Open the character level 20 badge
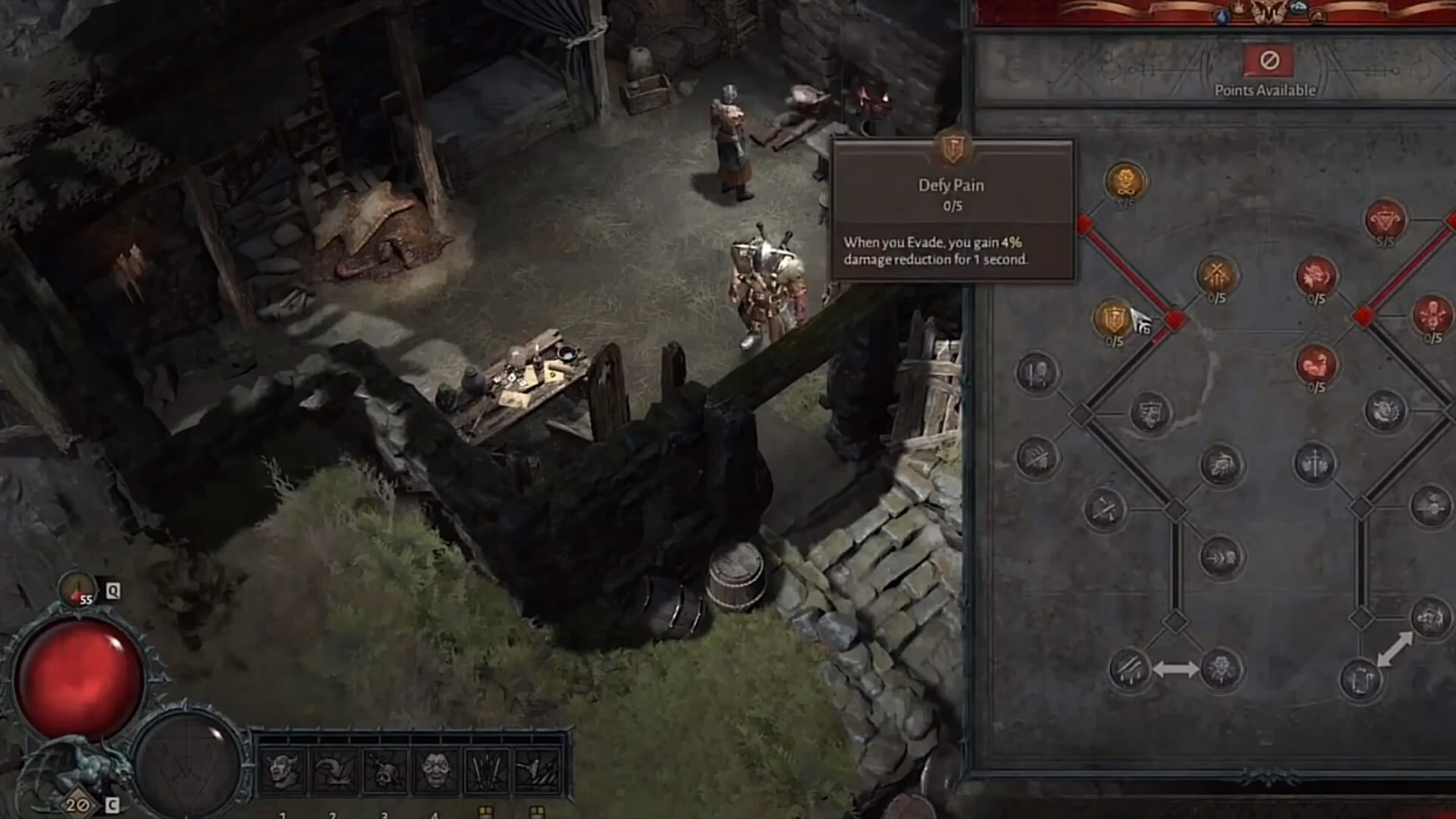This screenshot has height=819, width=1456. pyautogui.click(x=76, y=804)
